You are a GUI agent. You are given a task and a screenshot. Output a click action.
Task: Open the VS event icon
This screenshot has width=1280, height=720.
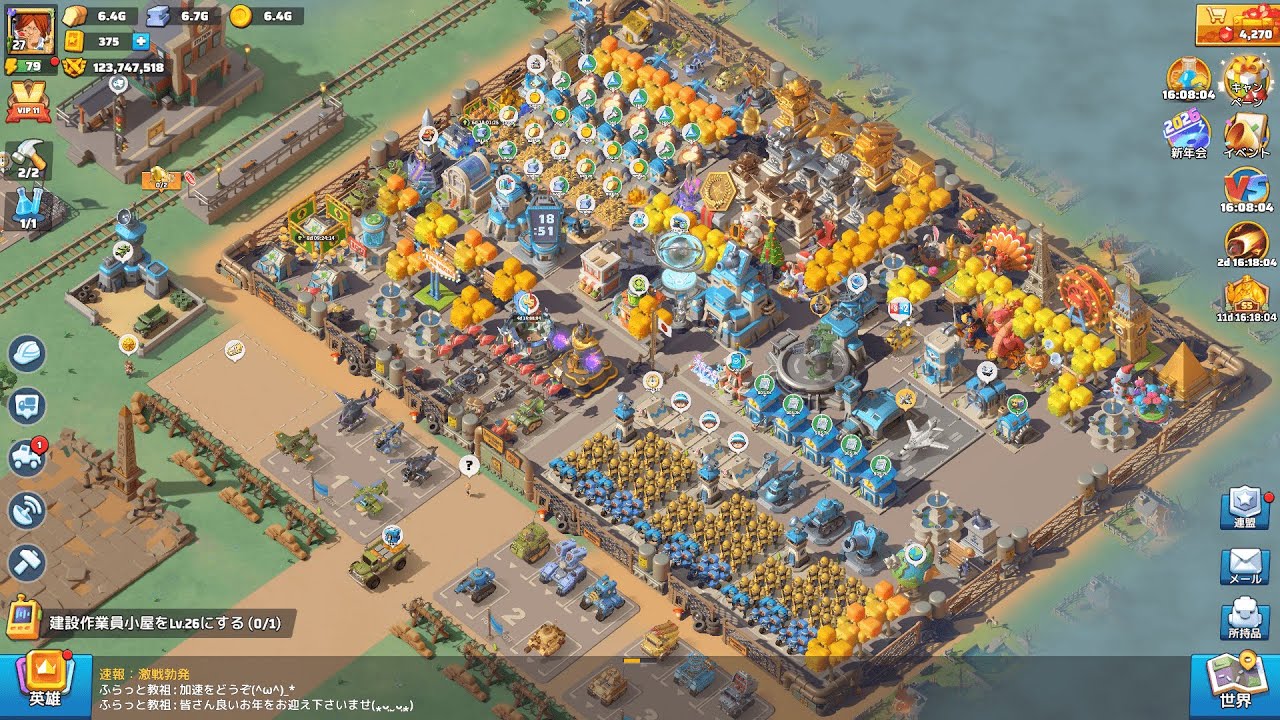point(1246,187)
